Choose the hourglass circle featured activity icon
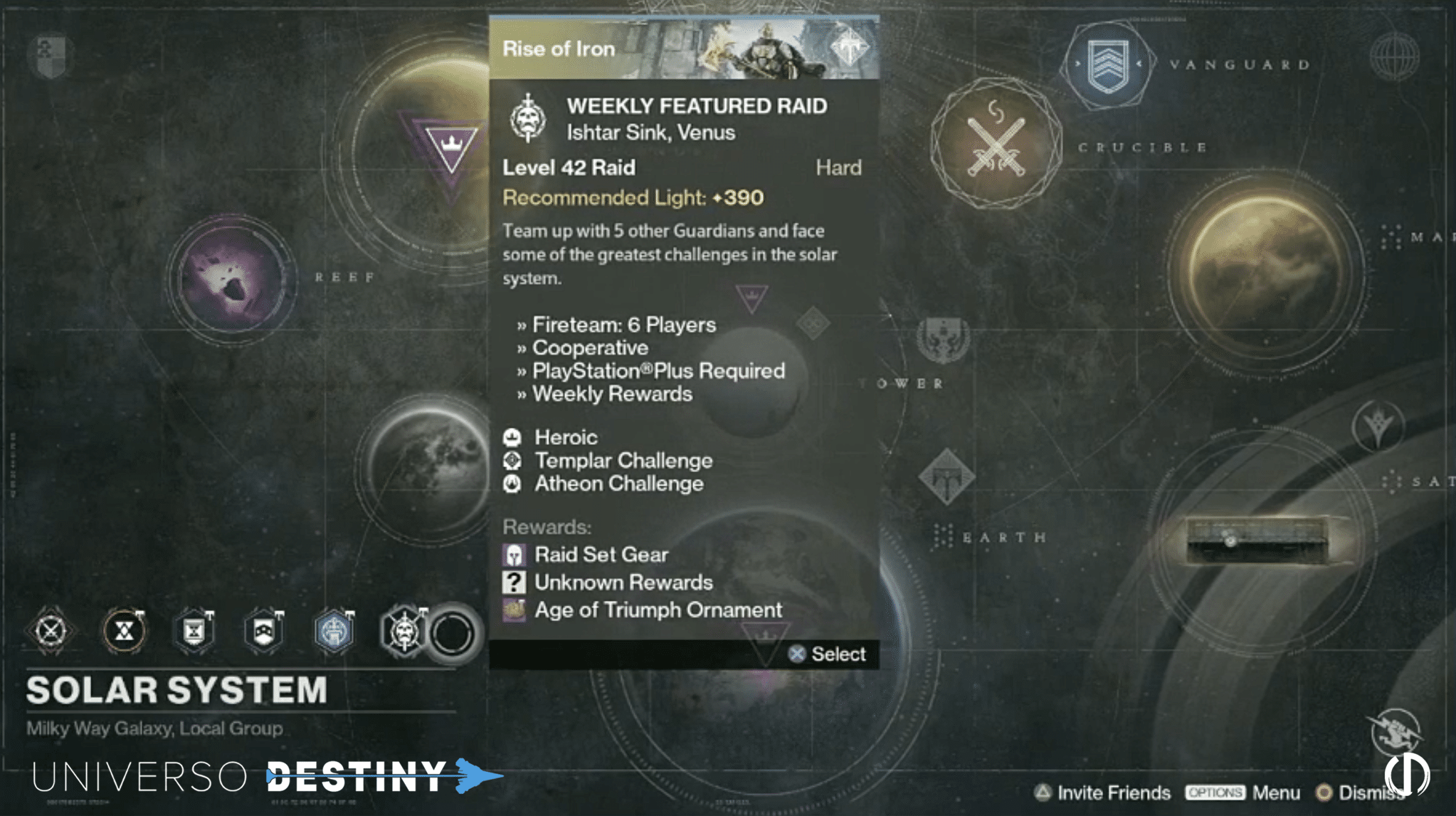Viewport: 1456px width, 816px height. 125,631
